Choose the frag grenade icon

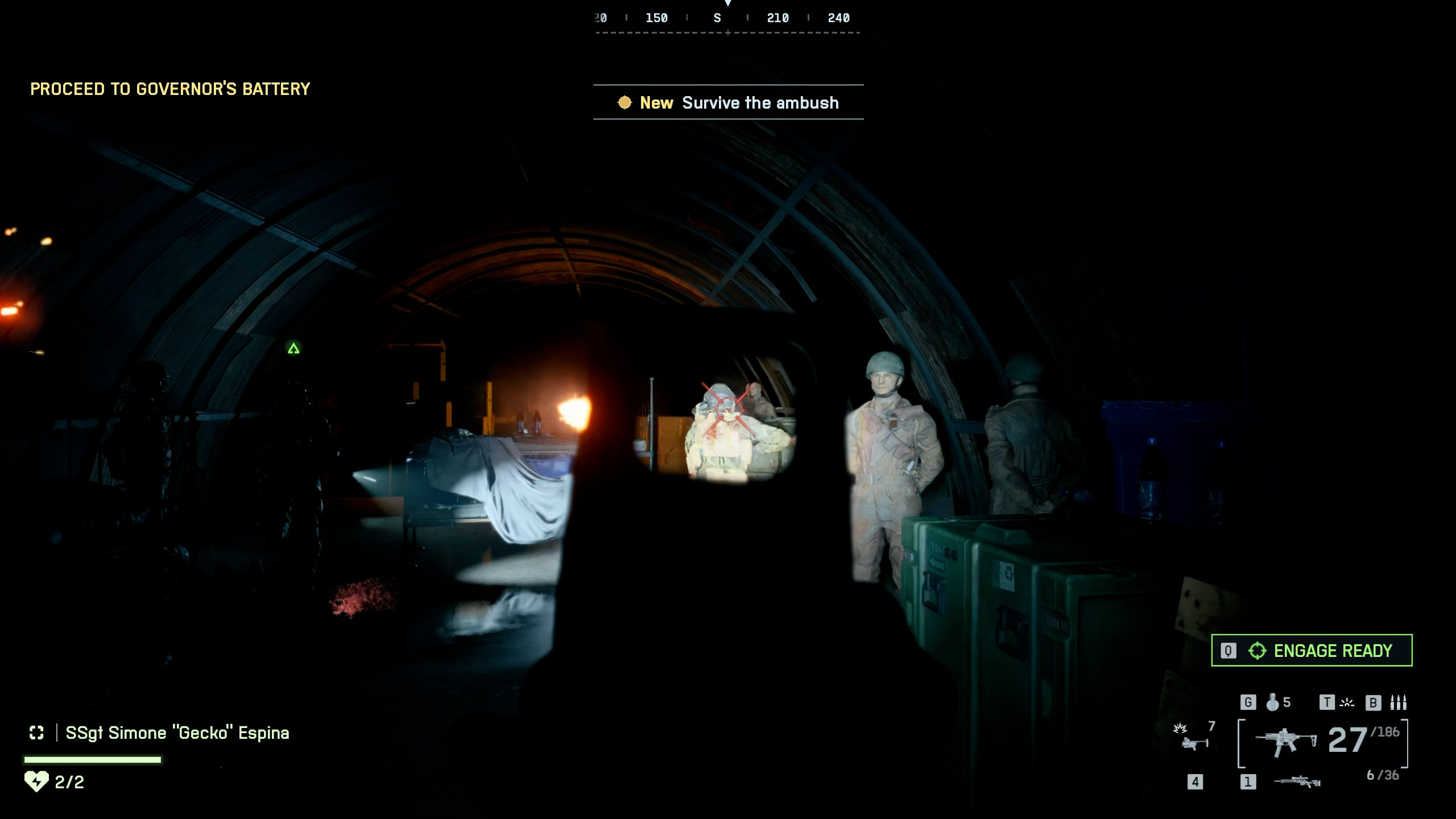click(x=1272, y=702)
